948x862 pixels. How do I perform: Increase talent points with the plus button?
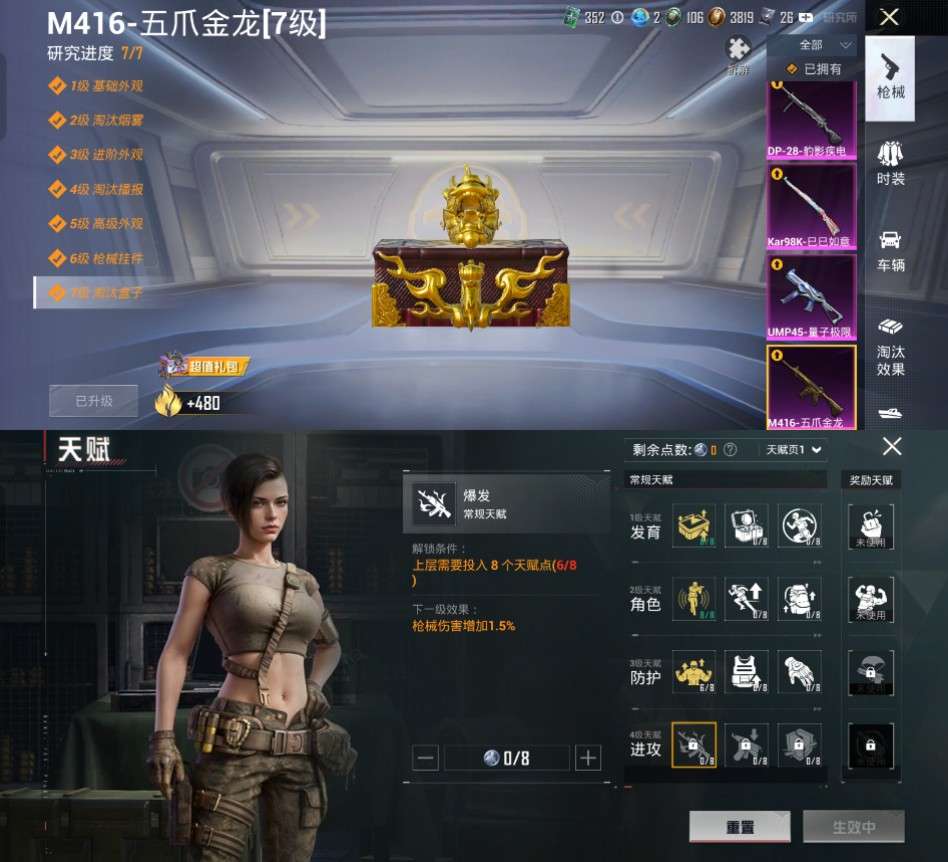coord(588,758)
